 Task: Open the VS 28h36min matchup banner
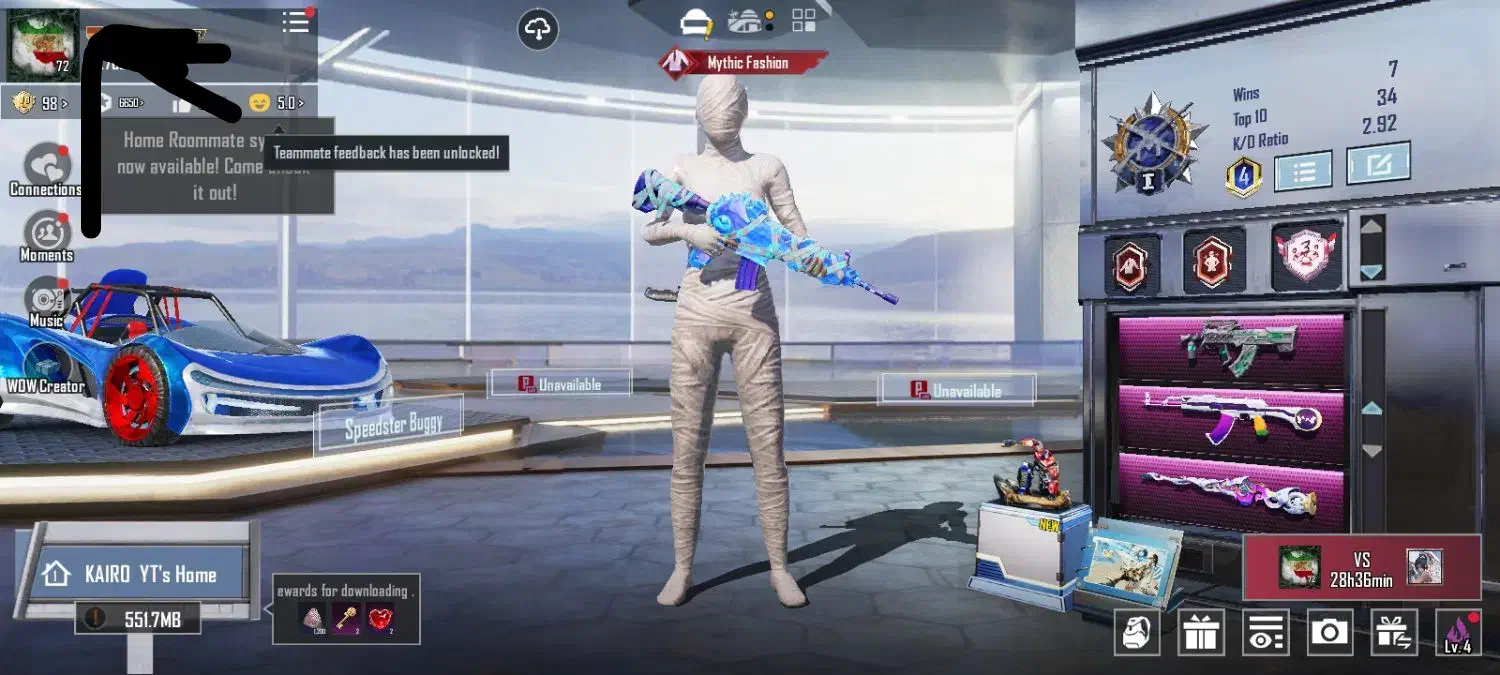tap(1361, 567)
